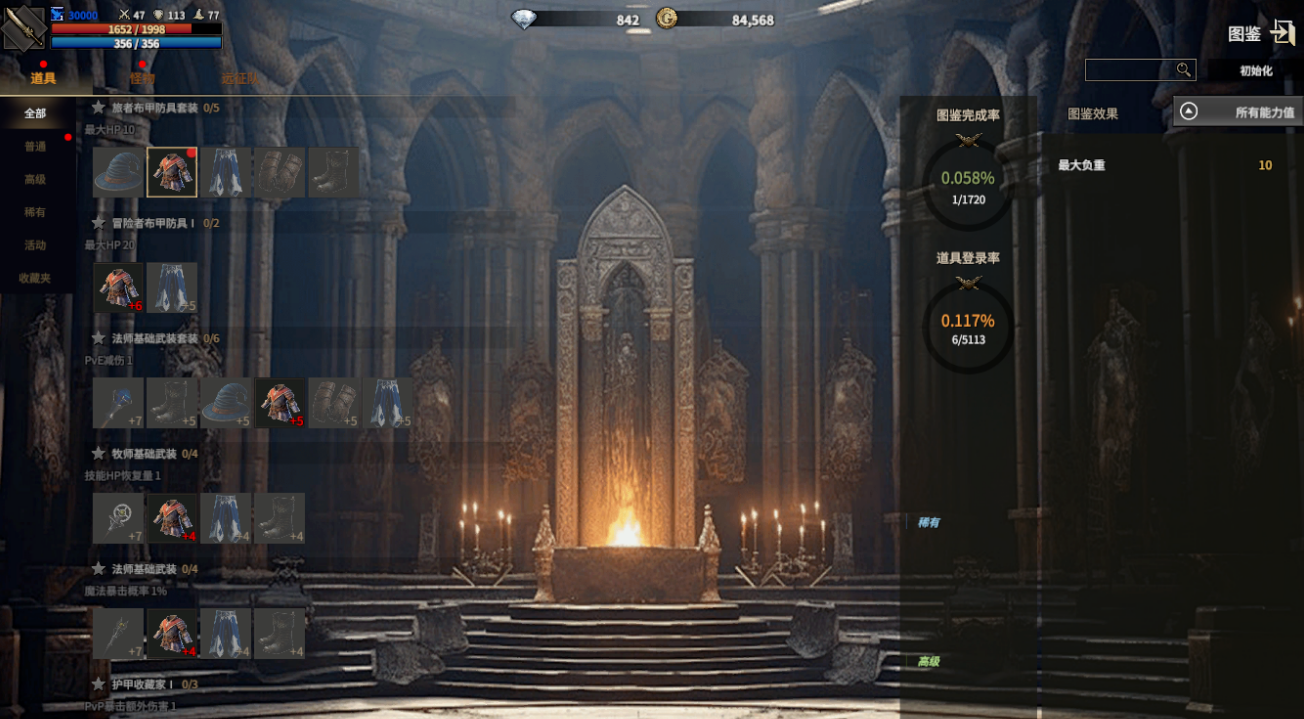Select the +6 red armor in 冒险者布甲防具
Image resolution: width=1304 pixels, height=719 pixels.
pyautogui.click(x=118, y=288)
